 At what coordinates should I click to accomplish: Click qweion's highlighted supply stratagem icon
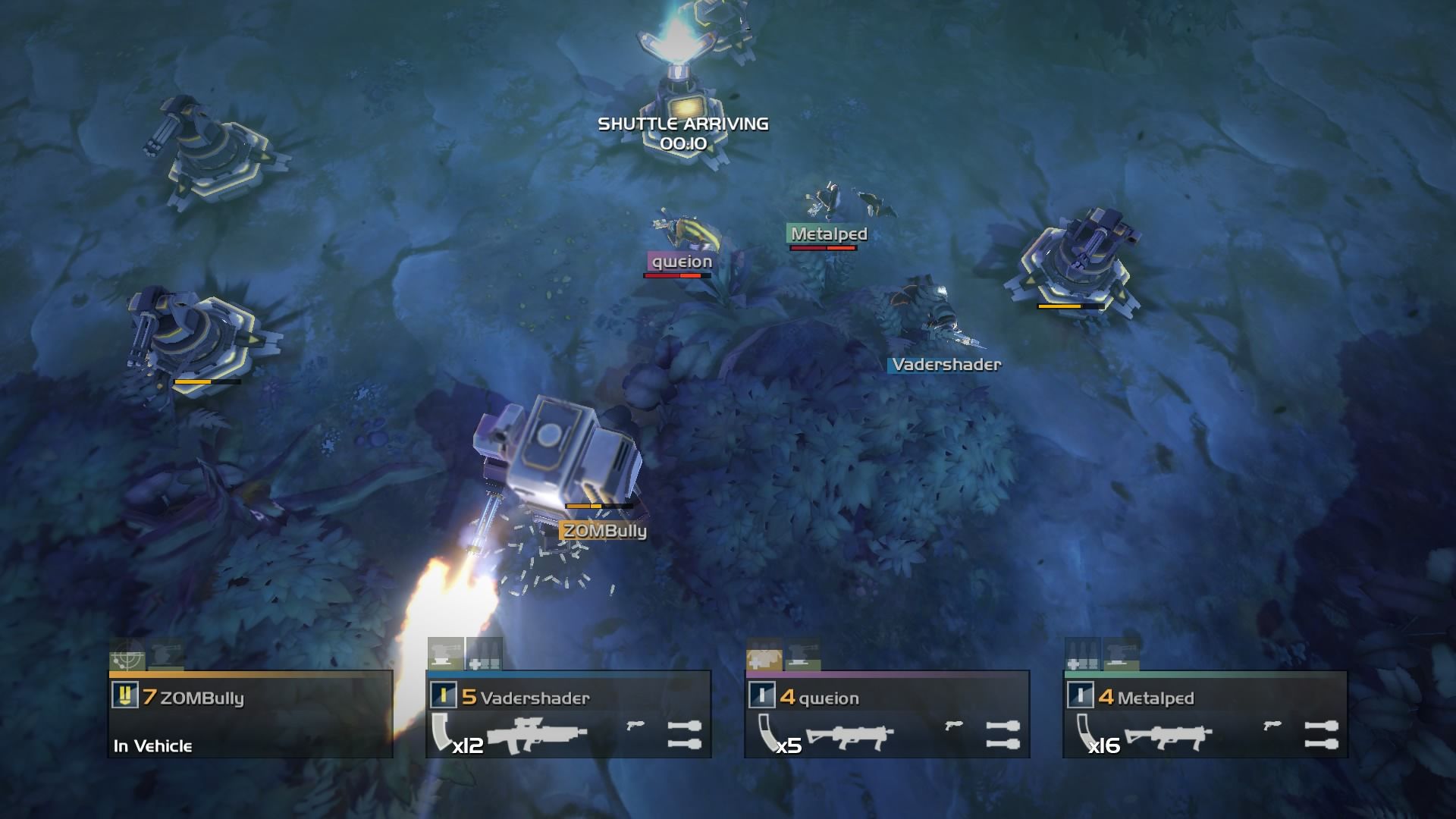click(x=764, y=654)
